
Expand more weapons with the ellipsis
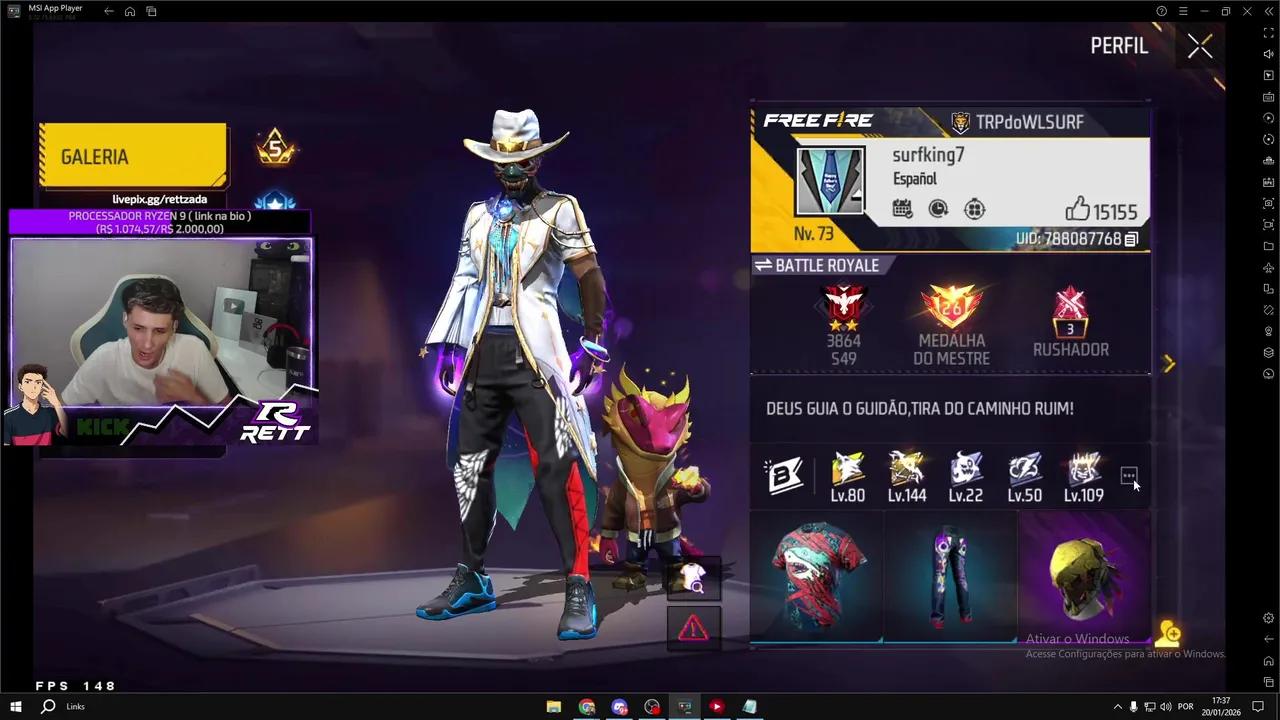pos(1129,476)
